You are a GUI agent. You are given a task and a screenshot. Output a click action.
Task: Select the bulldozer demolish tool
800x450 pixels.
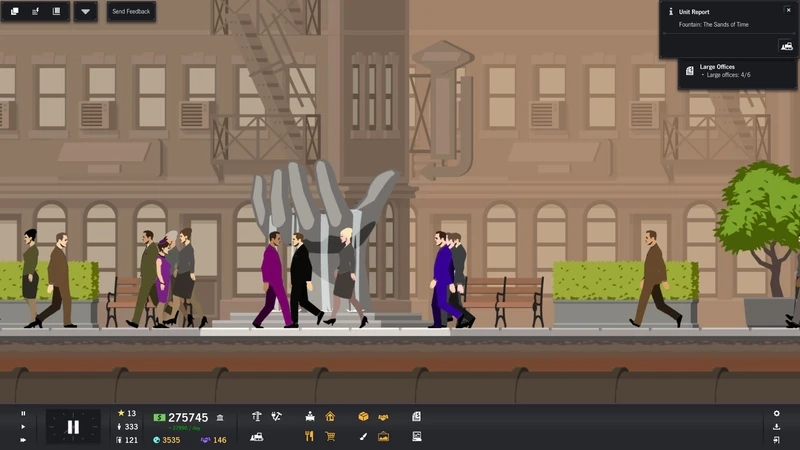(x=257, y=437)
